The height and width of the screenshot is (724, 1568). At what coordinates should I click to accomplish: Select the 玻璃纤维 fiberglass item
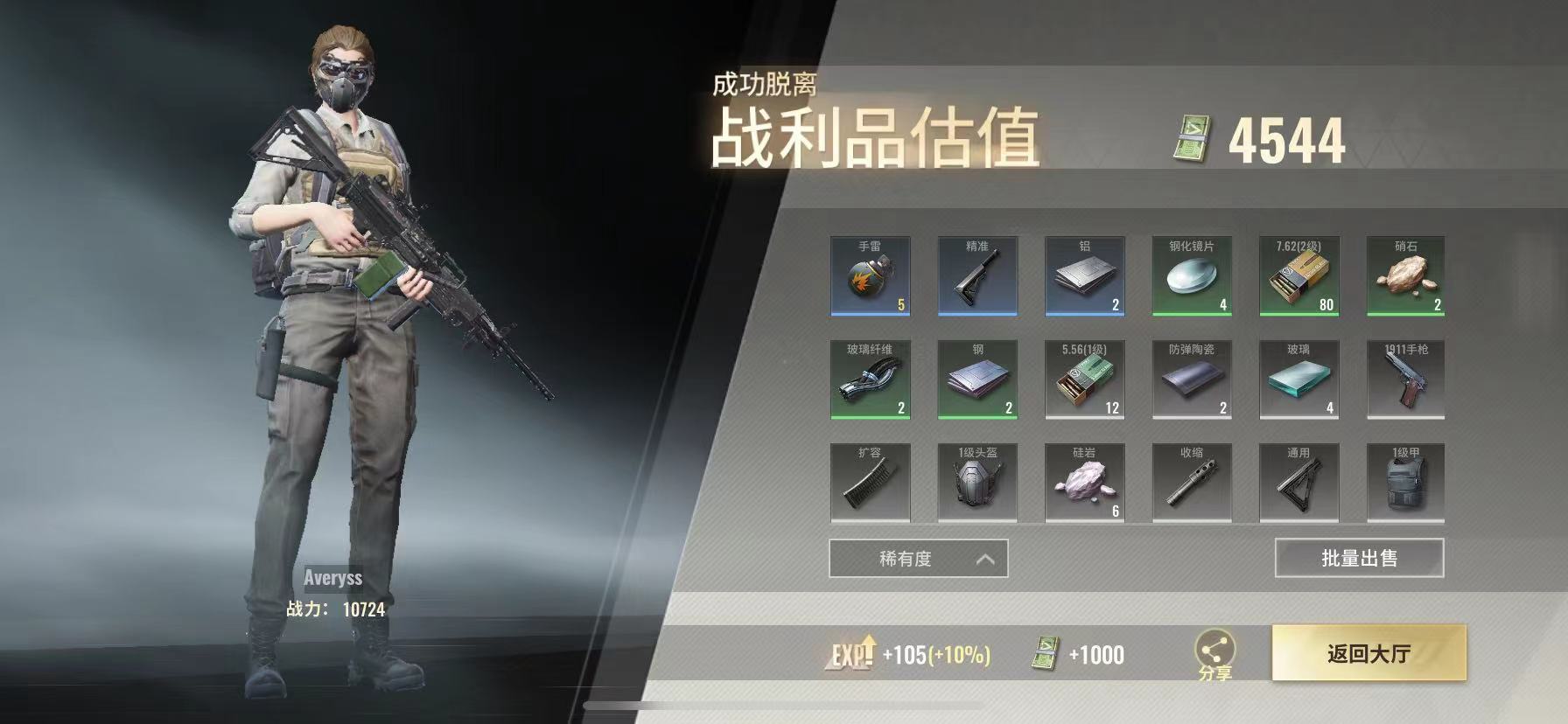[x=869, y=379]
